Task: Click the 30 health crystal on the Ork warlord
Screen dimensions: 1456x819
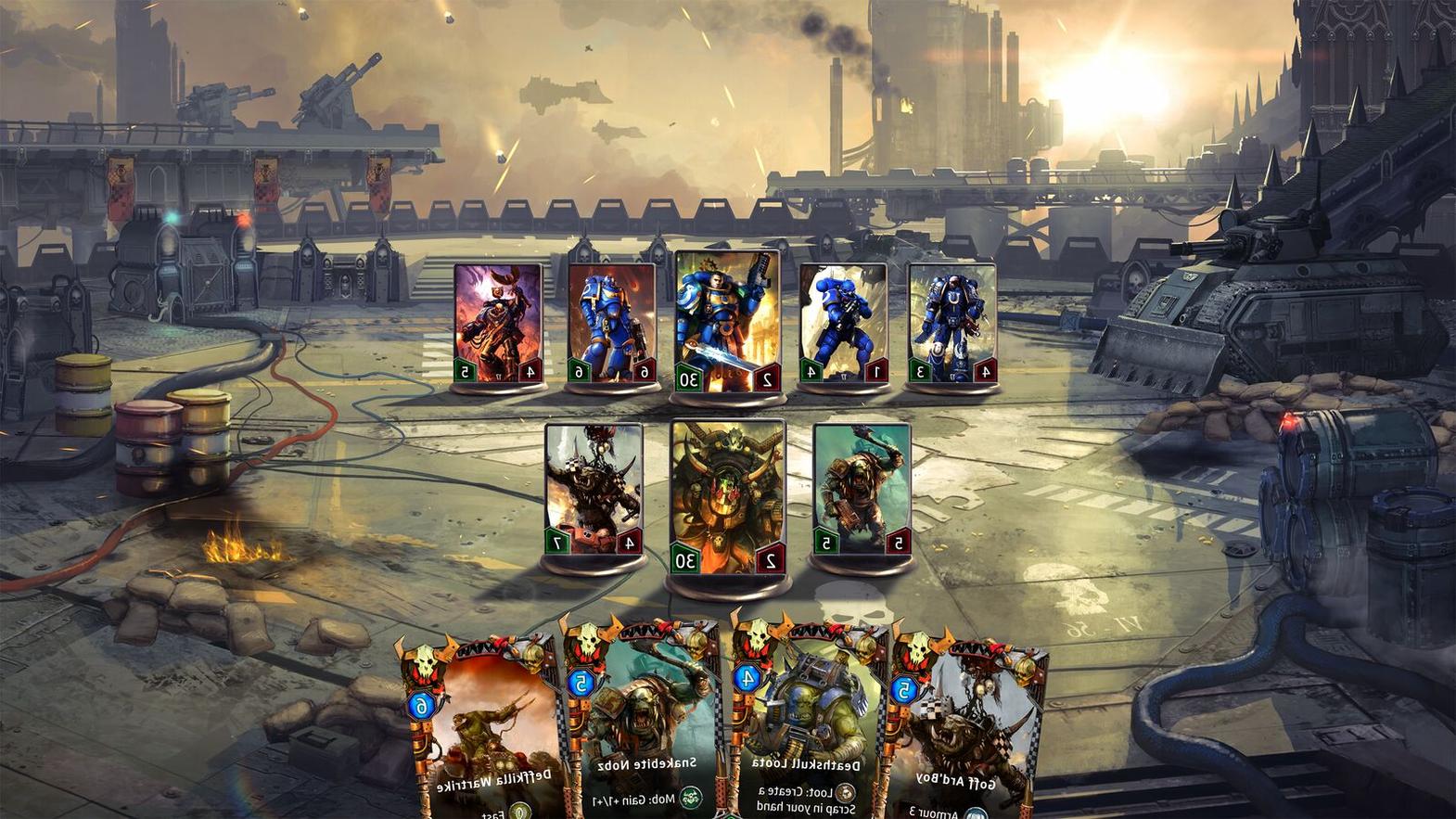Action: [x=685, y=558]
